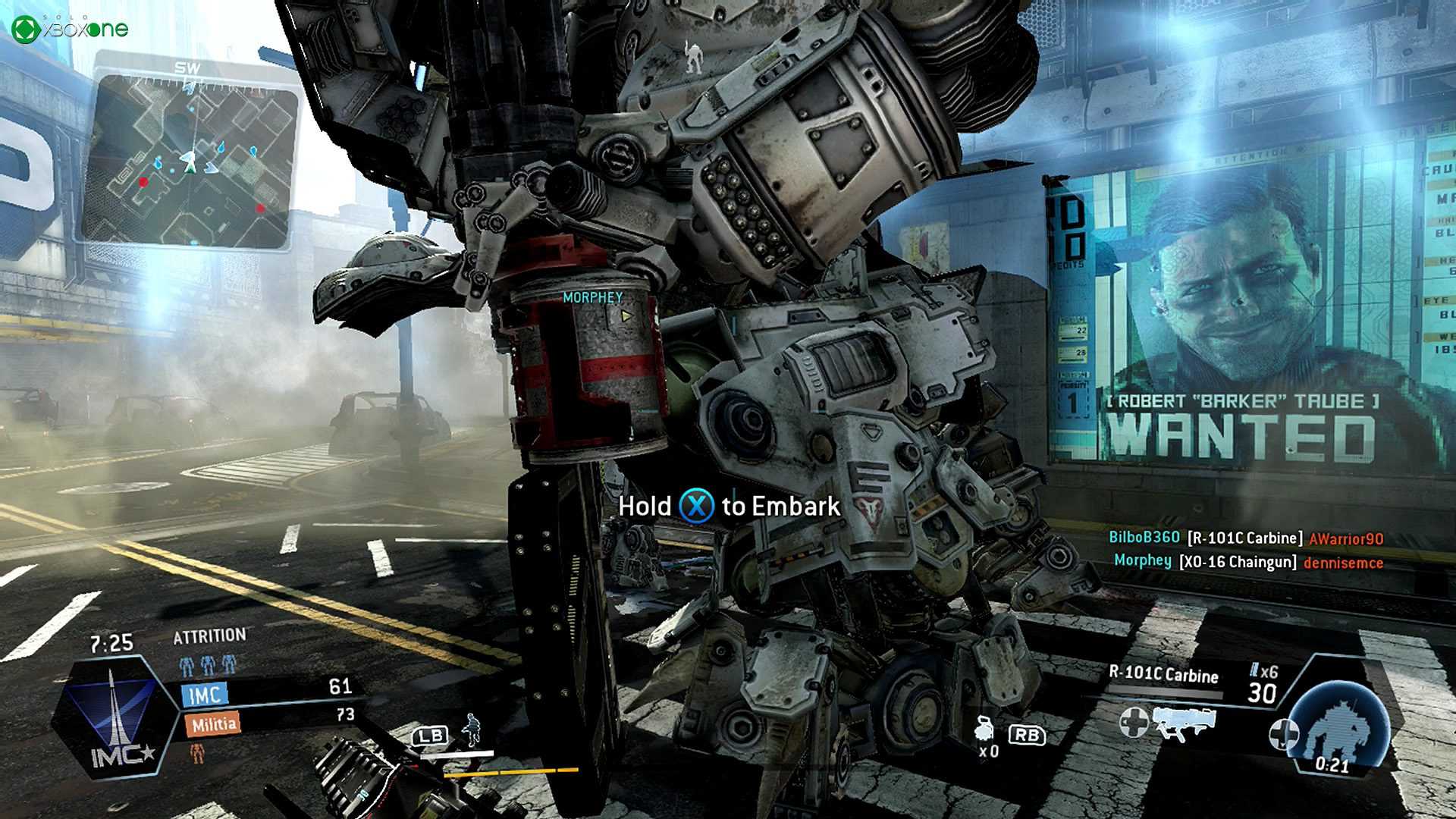Click the Titan build status icon
The image size is (1456, 819).
click(1338, 727)
